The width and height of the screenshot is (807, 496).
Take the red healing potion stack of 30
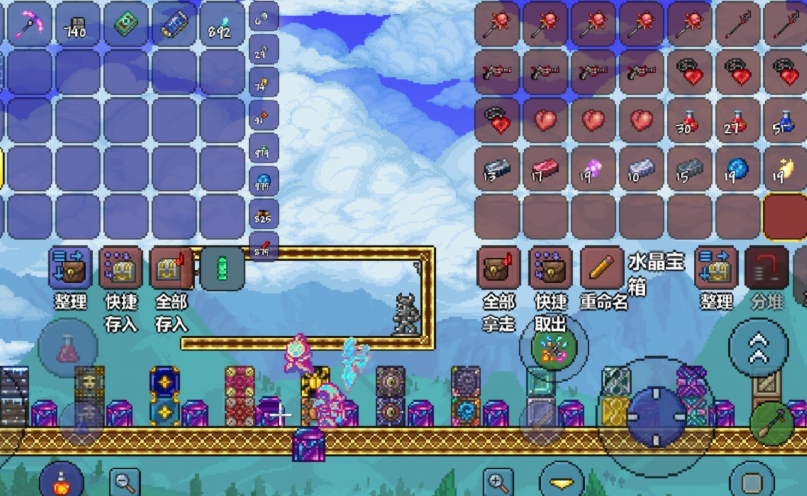pyautogui.click(x=689, y=120)
